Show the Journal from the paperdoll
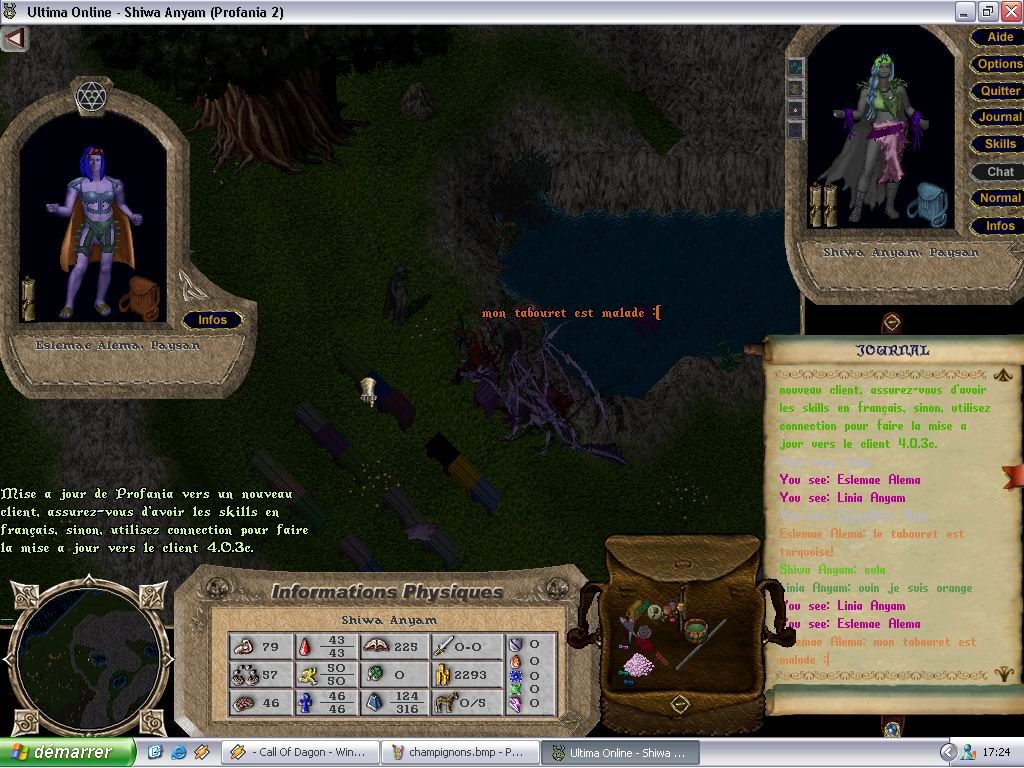The image size is (1024, 768). click(x=999, y=118)
